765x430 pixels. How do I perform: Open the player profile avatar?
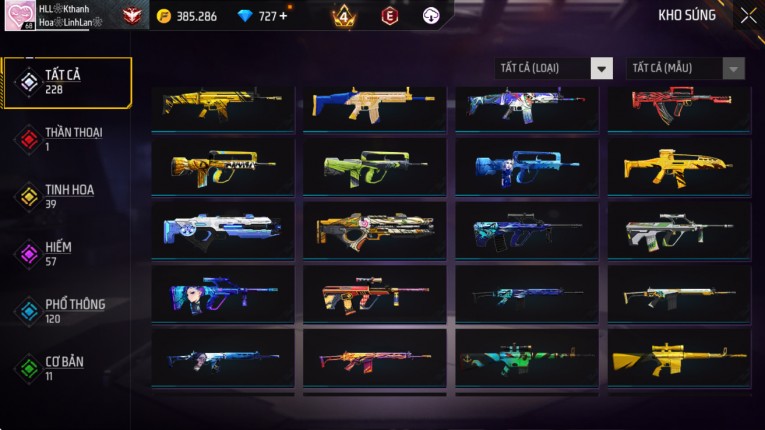tap(19, 15)
